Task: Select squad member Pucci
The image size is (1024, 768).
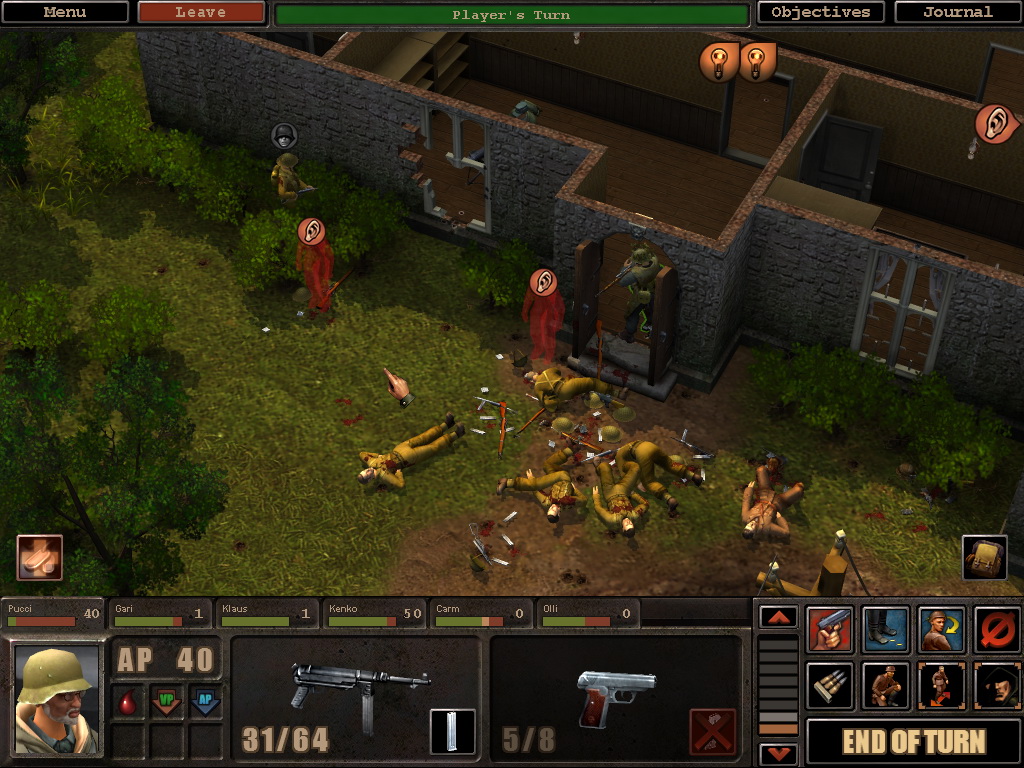Action: 54,614
